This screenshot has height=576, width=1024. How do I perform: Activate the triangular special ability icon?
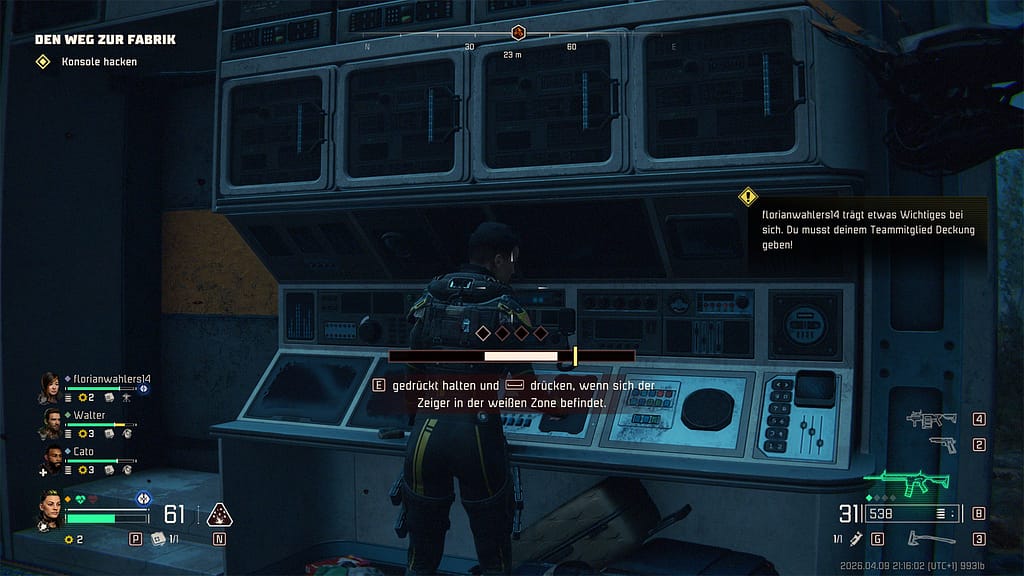pyautogui.click(x=219, y=515)
